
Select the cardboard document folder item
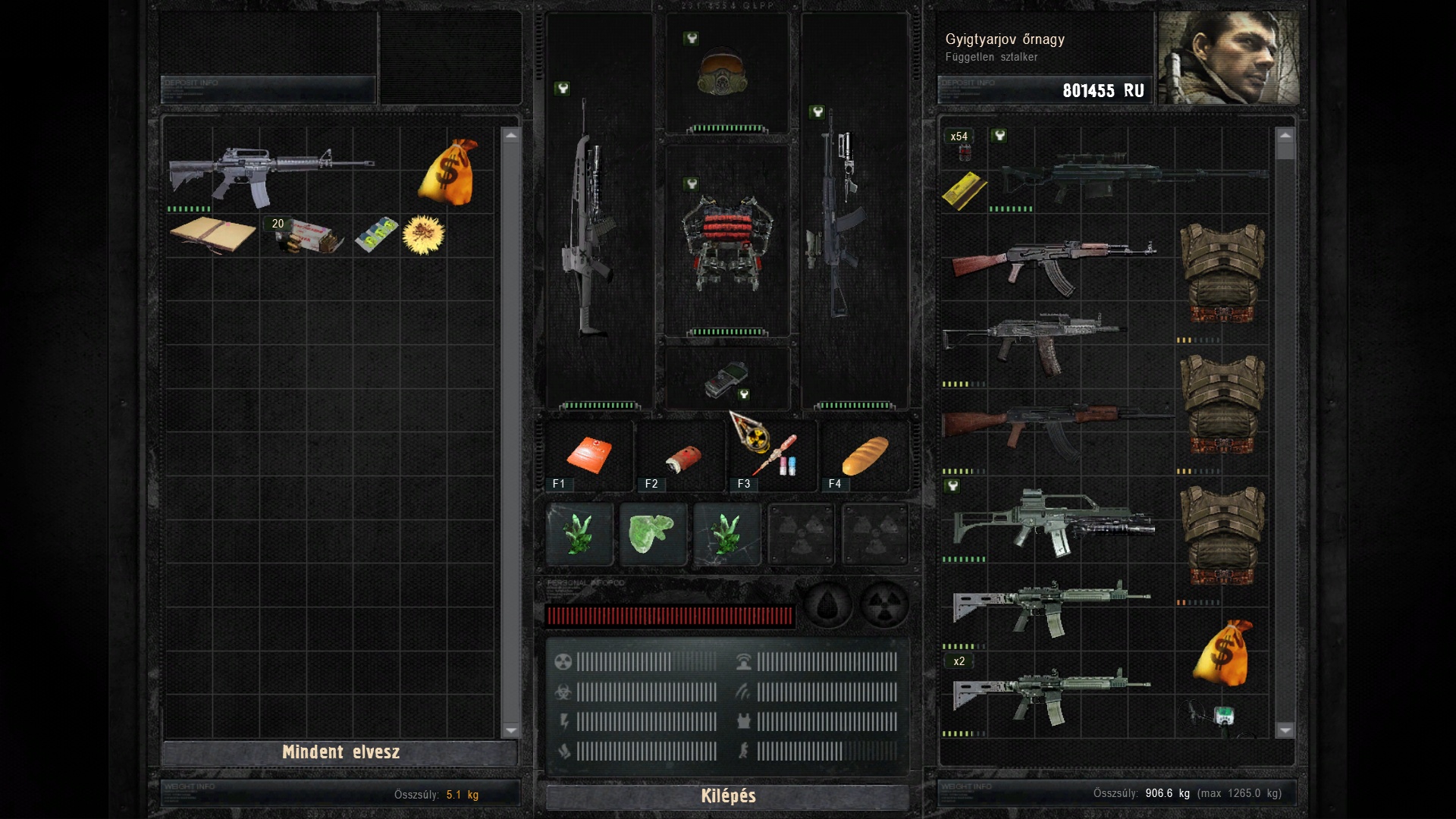pyautogui.click(x=212, y=234)
